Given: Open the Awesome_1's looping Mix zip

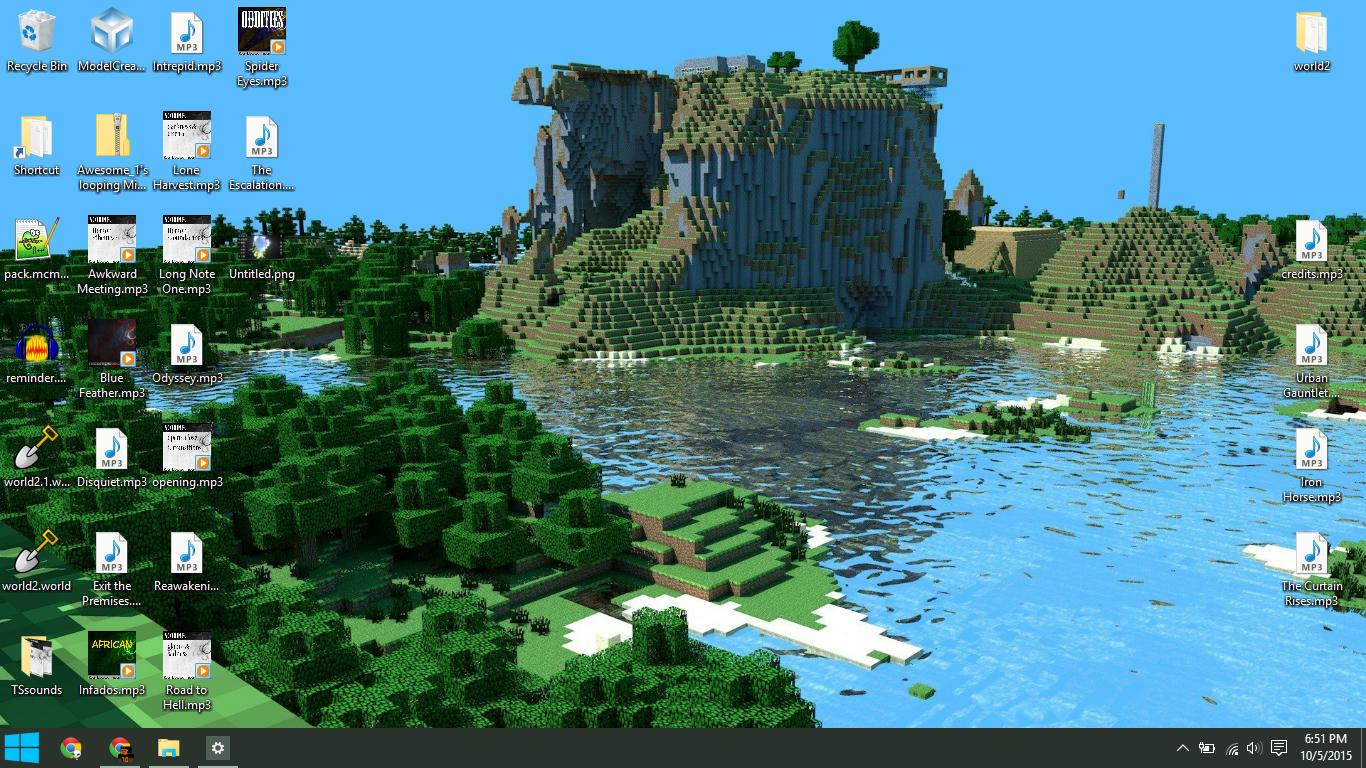Looking at the screenshot, I should [112, 137].
